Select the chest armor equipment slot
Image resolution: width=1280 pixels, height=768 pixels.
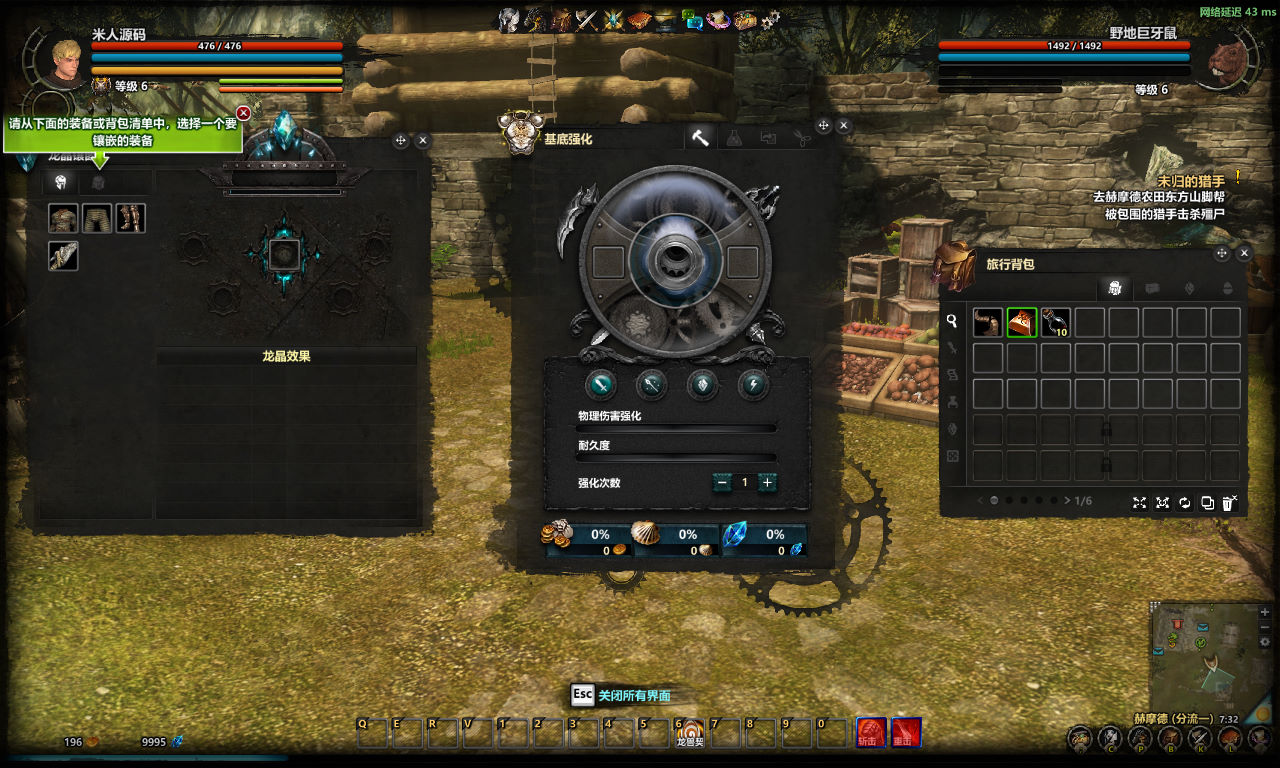coord(63,218)
